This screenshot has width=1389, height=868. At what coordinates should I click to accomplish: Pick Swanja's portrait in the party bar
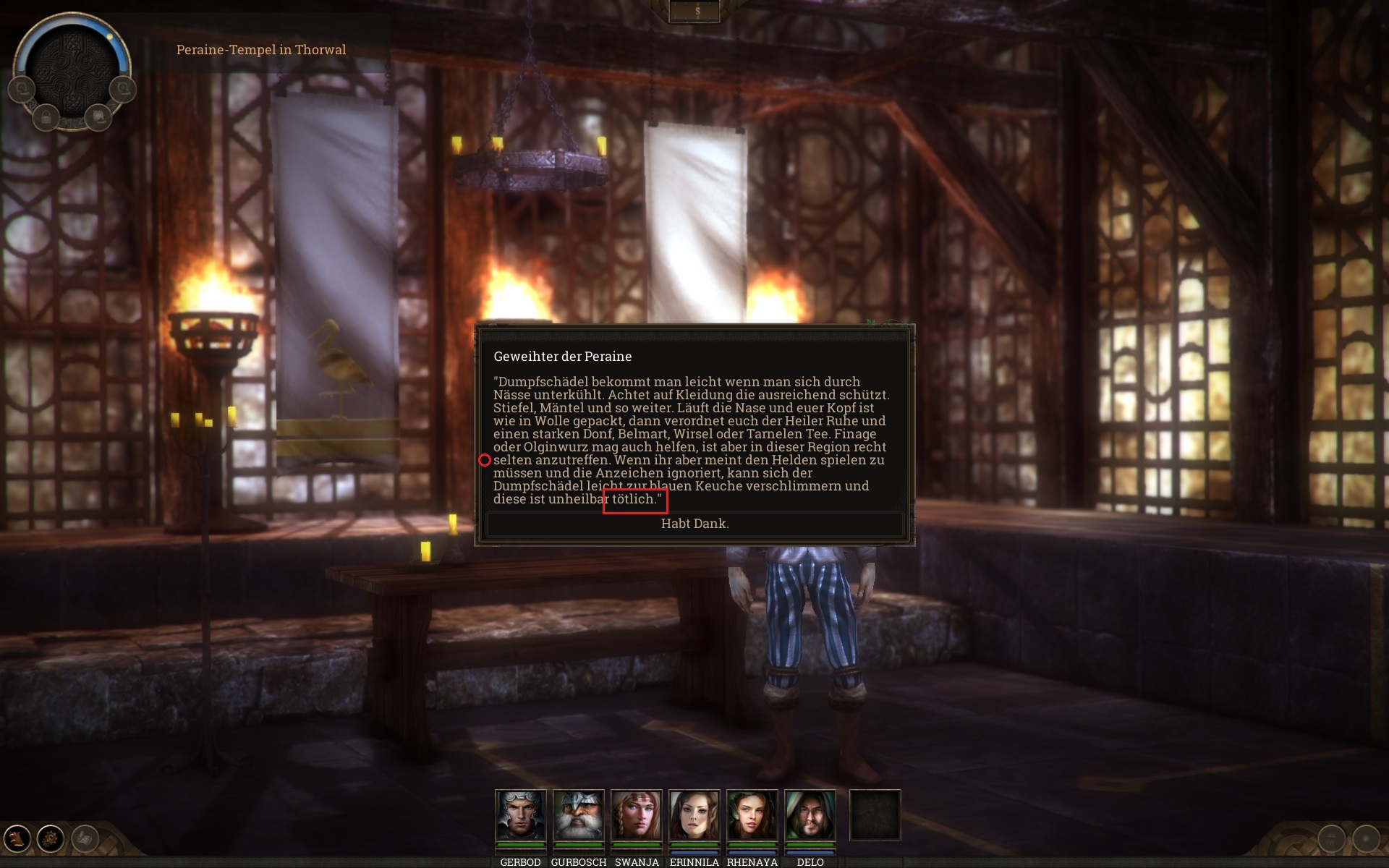(636, 815)
